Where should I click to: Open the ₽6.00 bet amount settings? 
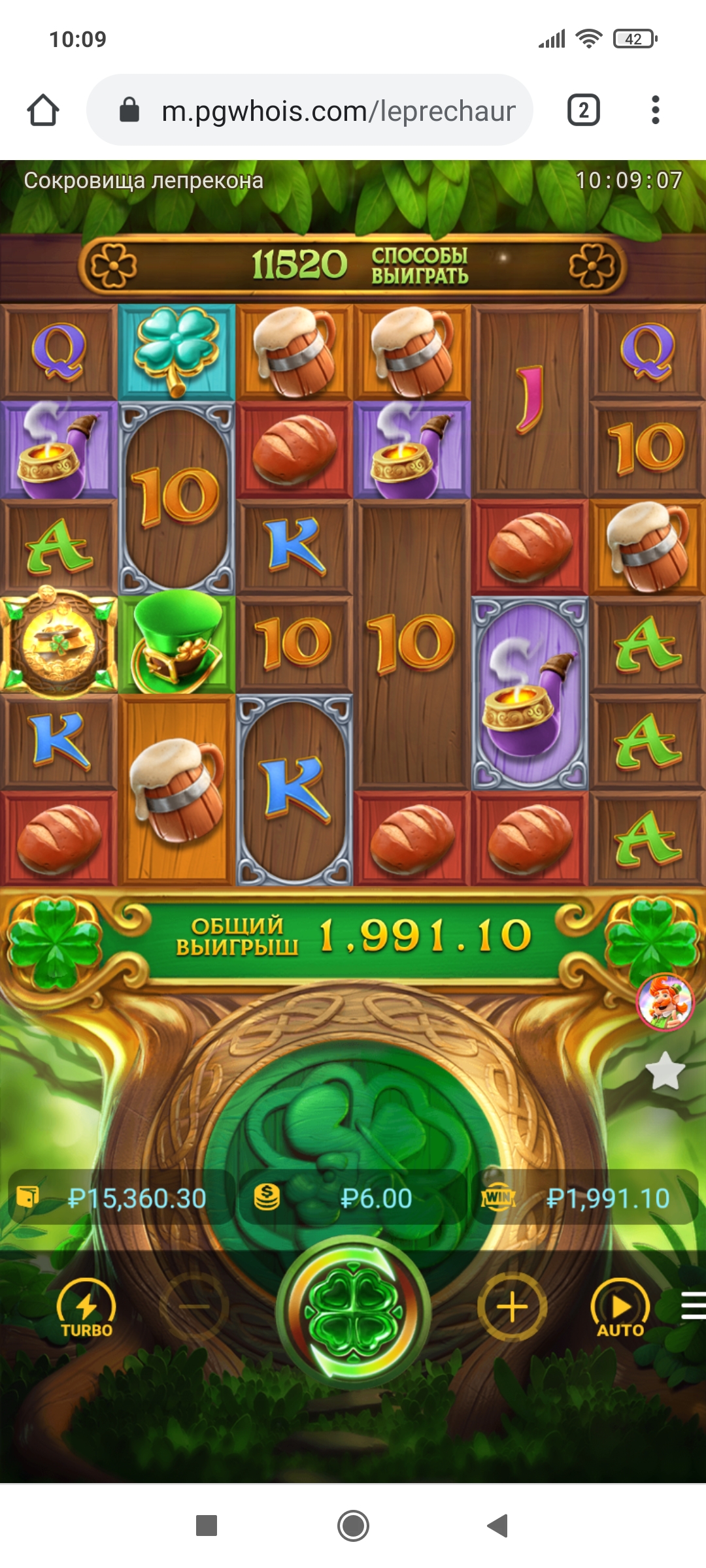click(x=353, y=1198)
